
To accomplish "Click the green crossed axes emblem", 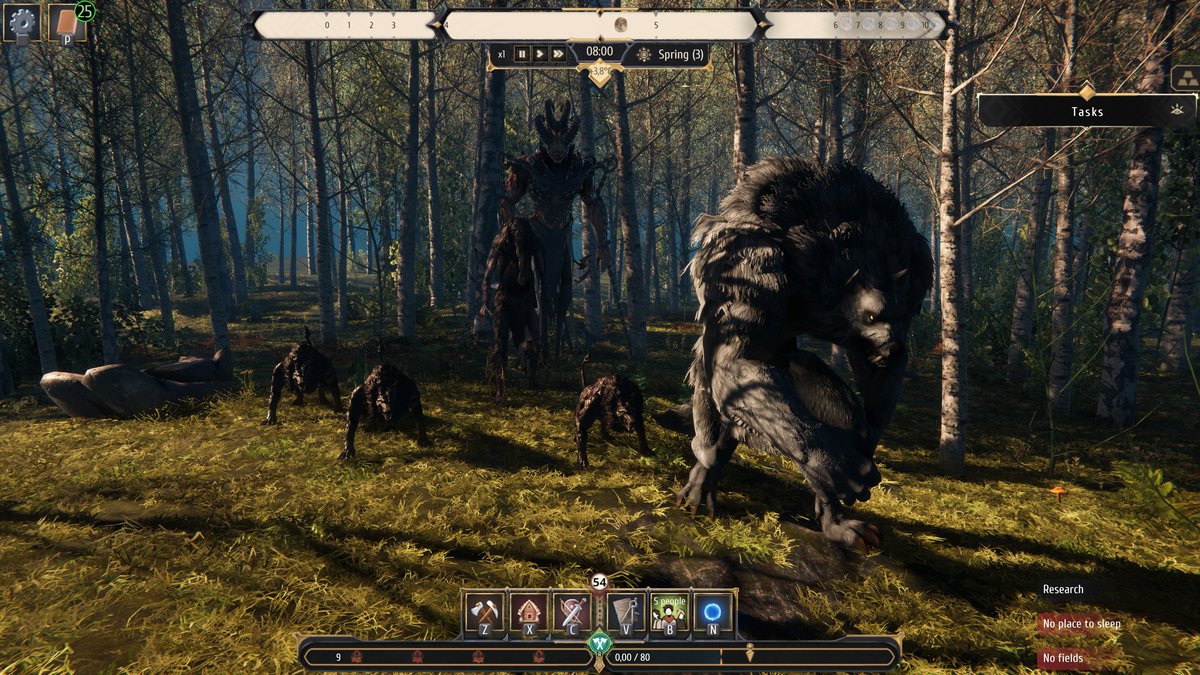I will (599, 643).
